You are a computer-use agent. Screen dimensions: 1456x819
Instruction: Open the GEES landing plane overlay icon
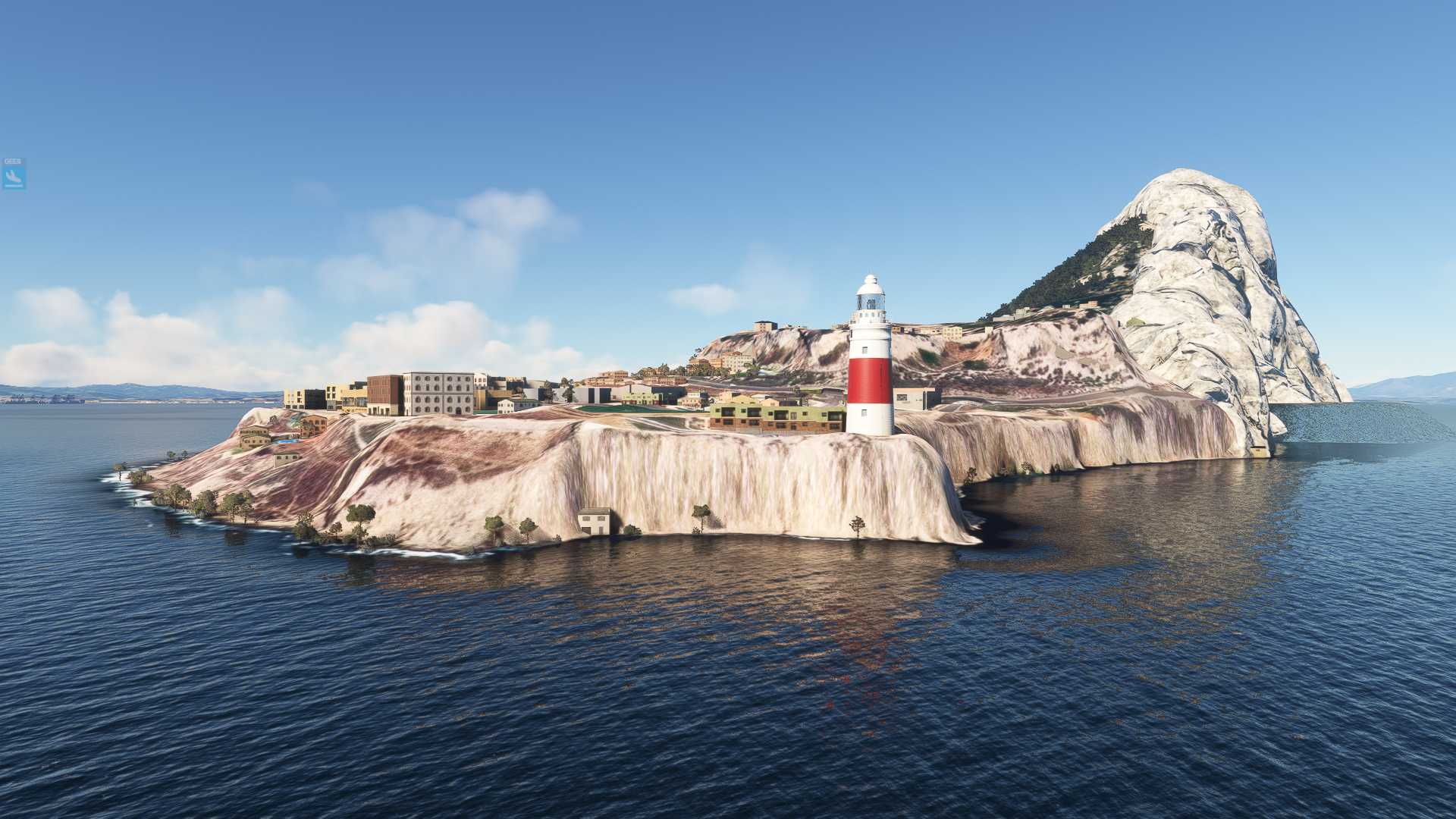coord(14,175)
